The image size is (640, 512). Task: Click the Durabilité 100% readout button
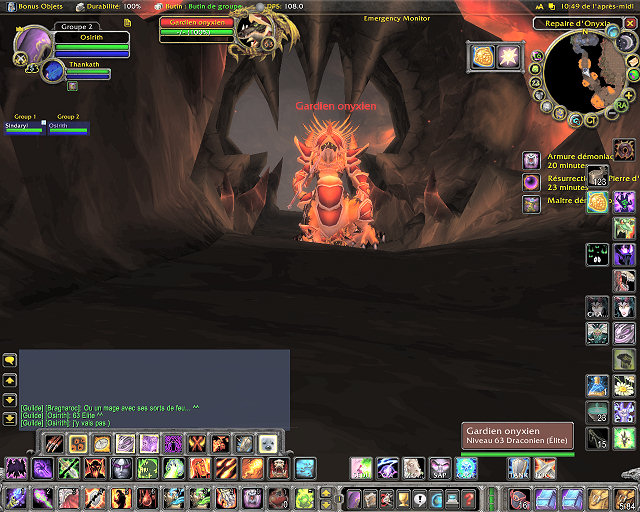point(111,6)
